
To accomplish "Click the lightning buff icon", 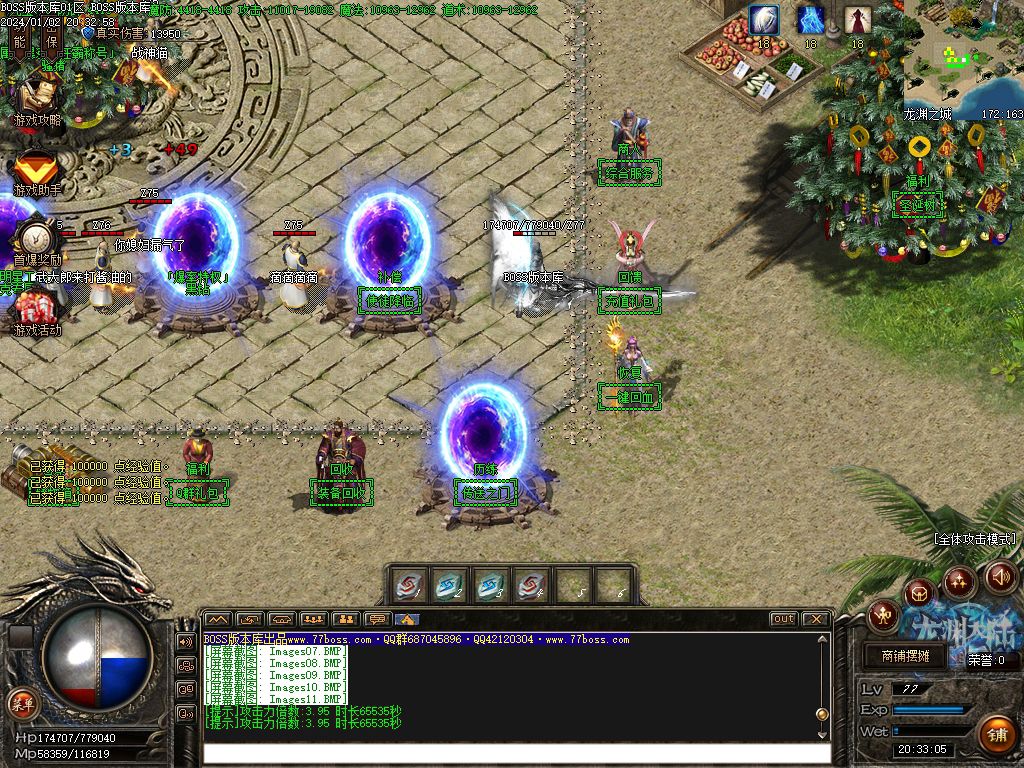I will pos(811,20).
